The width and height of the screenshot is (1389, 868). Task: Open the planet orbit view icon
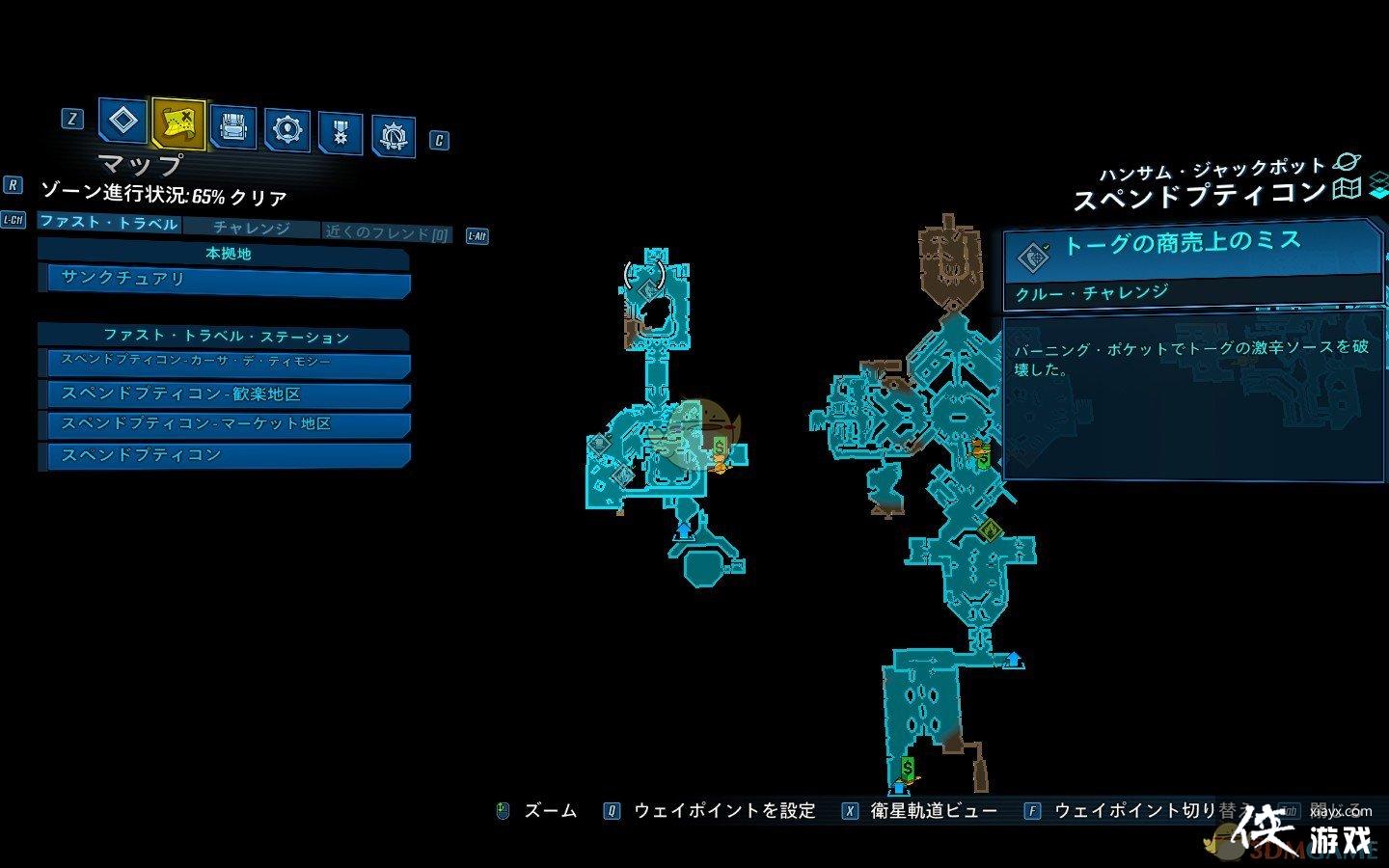tap(1345, 162)
